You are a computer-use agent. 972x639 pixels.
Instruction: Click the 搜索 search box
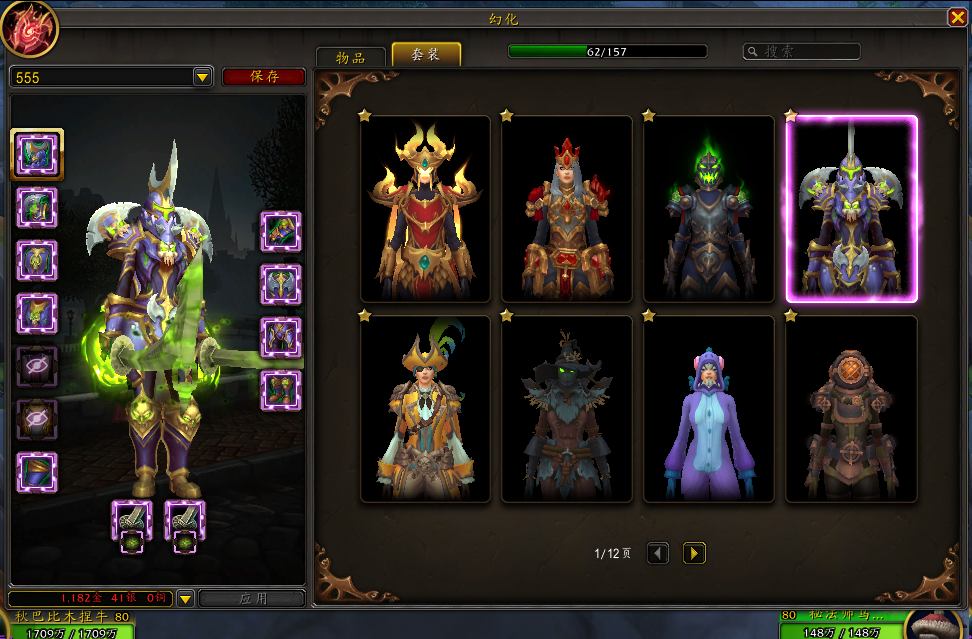(802, 51)
